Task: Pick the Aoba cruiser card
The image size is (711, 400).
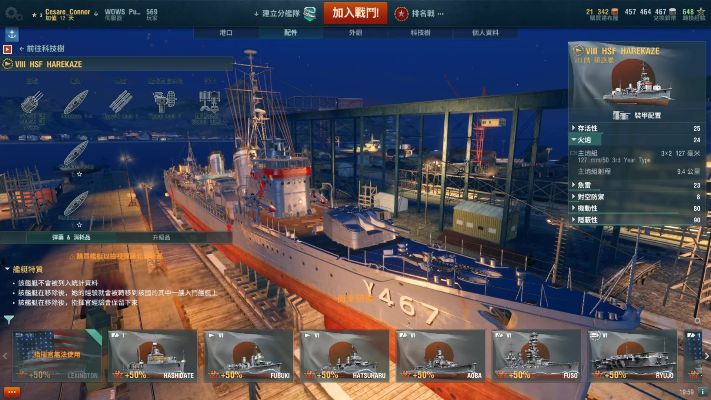Action: click(441, 355)
